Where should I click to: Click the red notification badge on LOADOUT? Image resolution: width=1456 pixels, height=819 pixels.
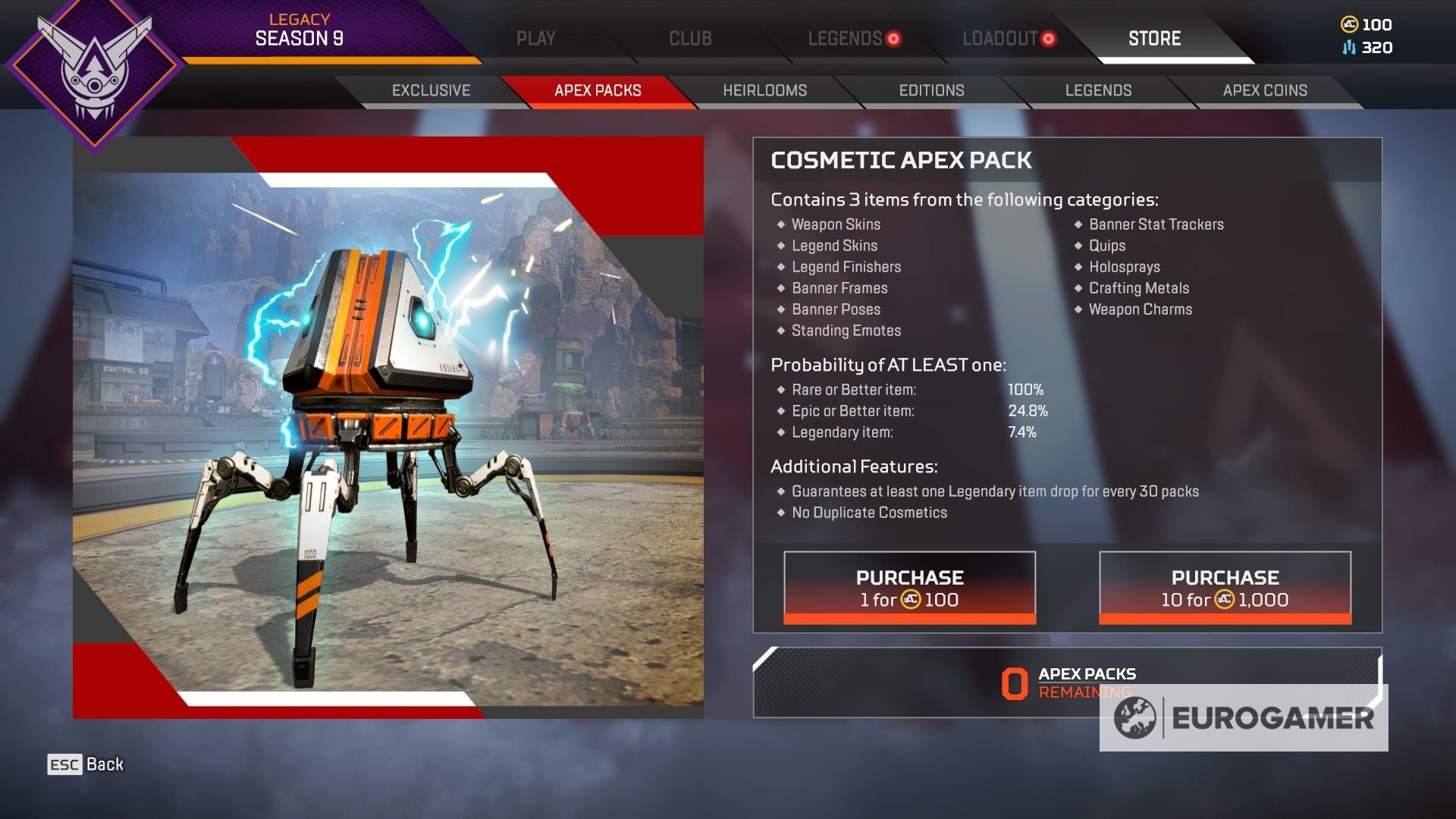click(1049, 36)
